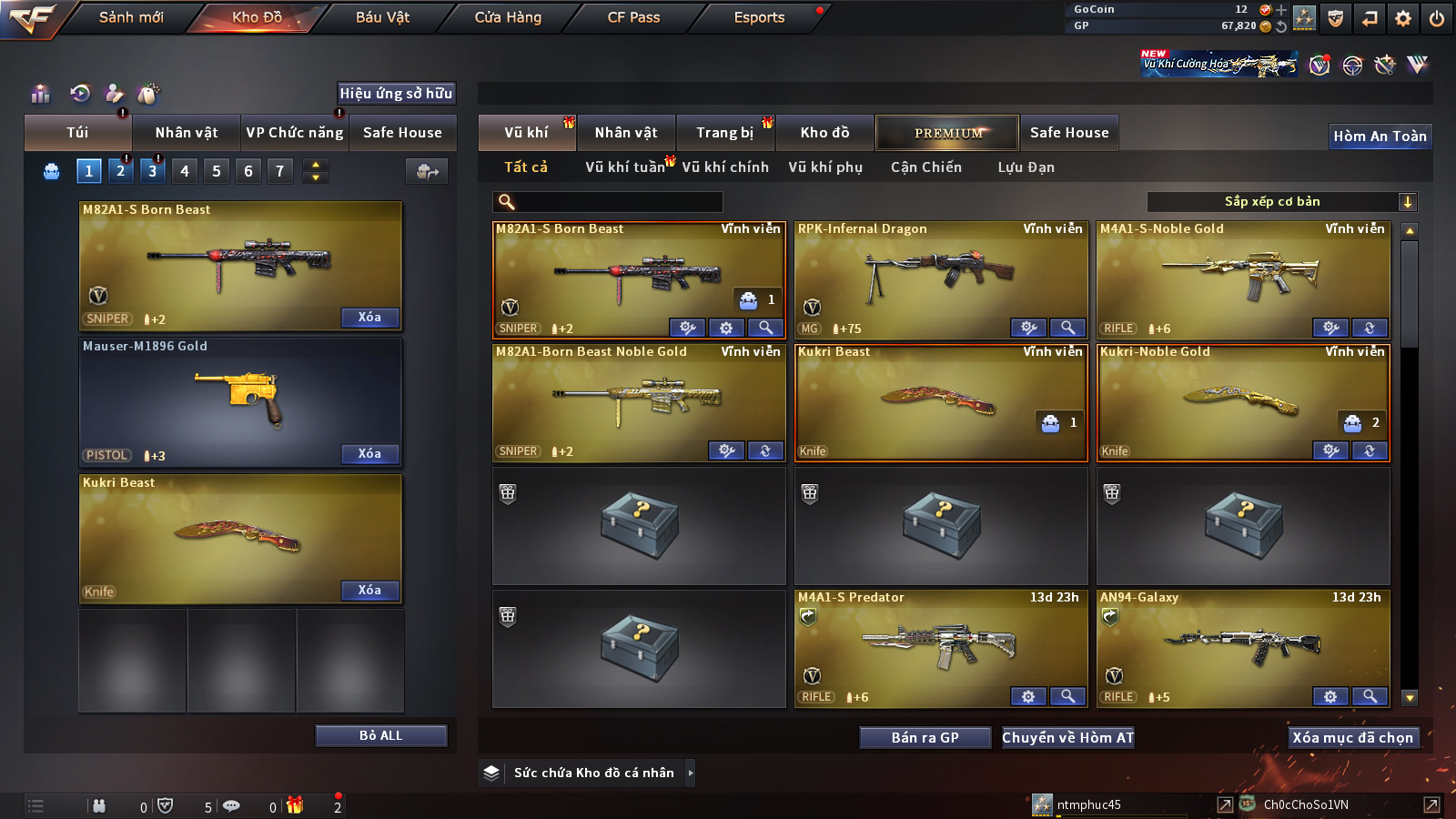Open the Sắp xếp cơ bản dropdown
The width and height of the screenshot is (1456, 819).
[1282, 202]
